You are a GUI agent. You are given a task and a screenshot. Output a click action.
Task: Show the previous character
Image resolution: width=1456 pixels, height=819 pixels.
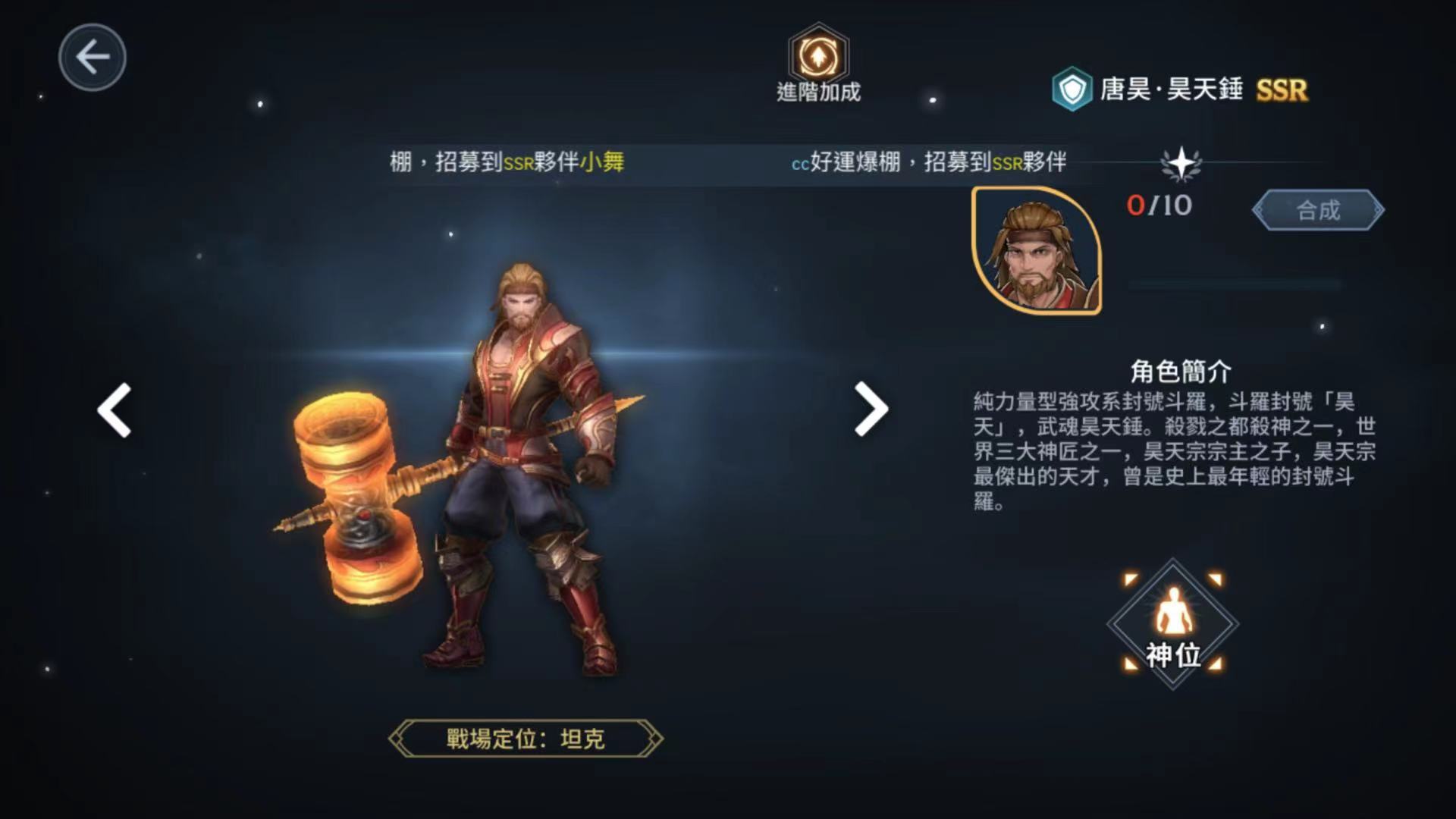(115, 410)
